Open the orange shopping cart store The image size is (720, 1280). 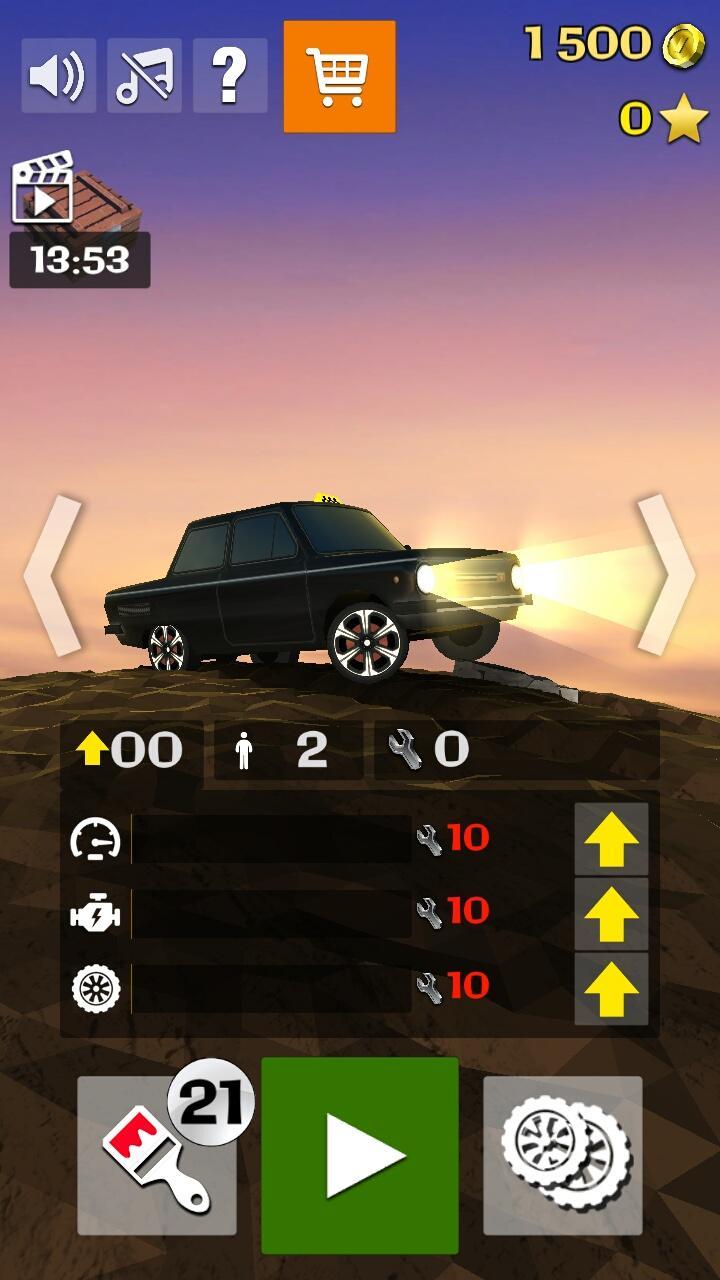click(x=339, y=77)
